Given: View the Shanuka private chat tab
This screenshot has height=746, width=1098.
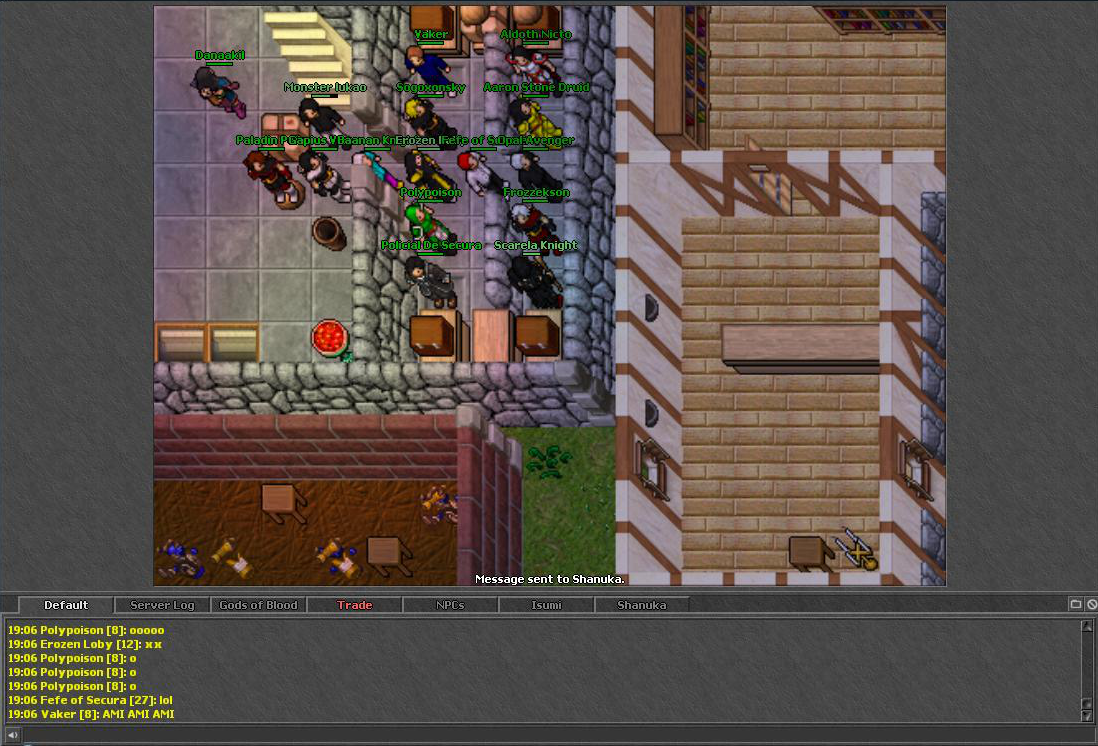Looking at the screenshot, I should point(641,605).
